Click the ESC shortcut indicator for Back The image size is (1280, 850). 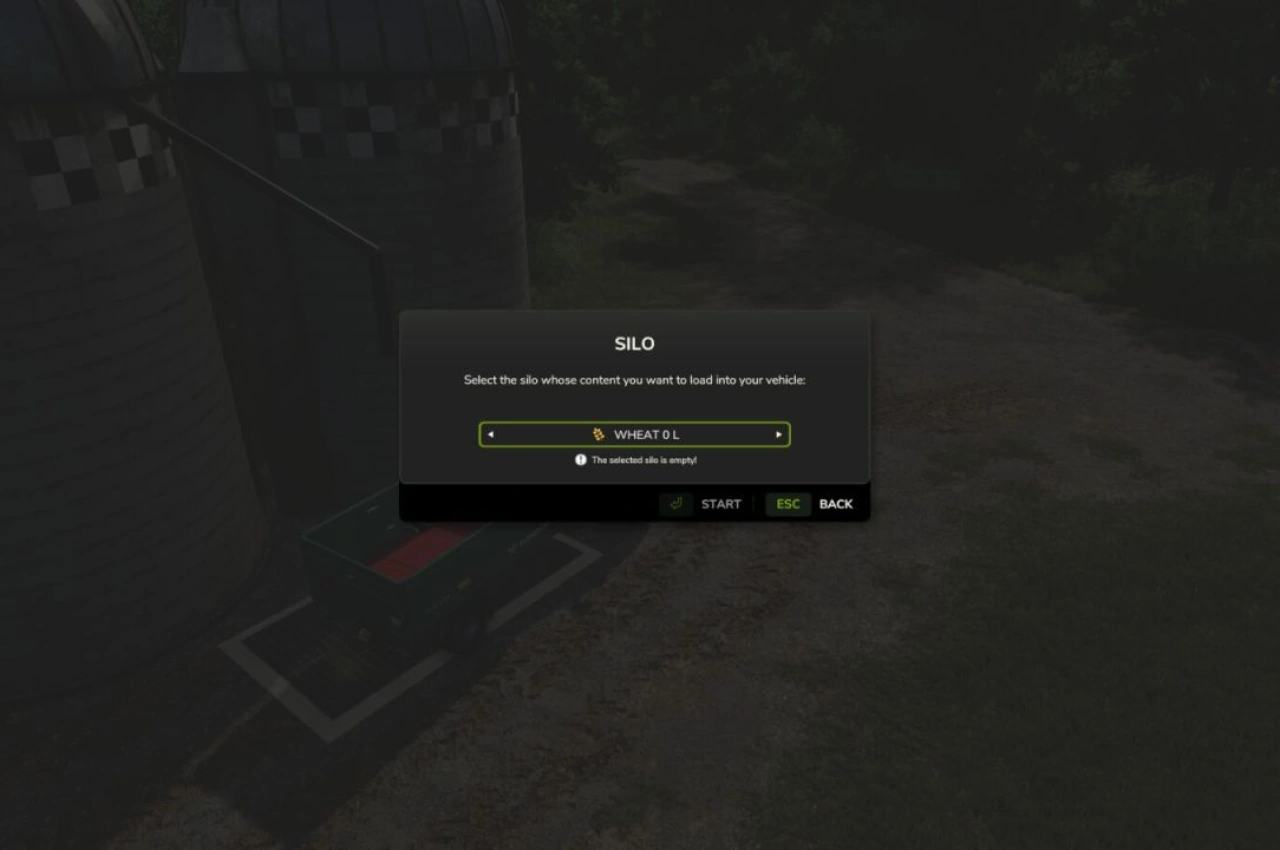[x=787, y=504]
